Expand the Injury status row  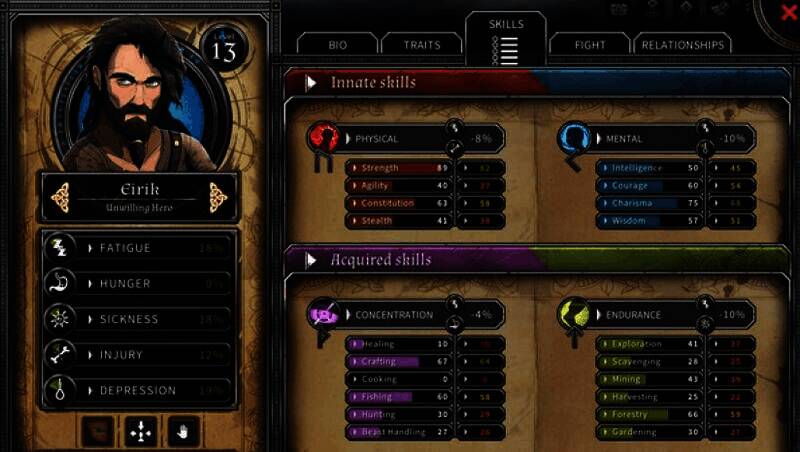coord(140,355)
